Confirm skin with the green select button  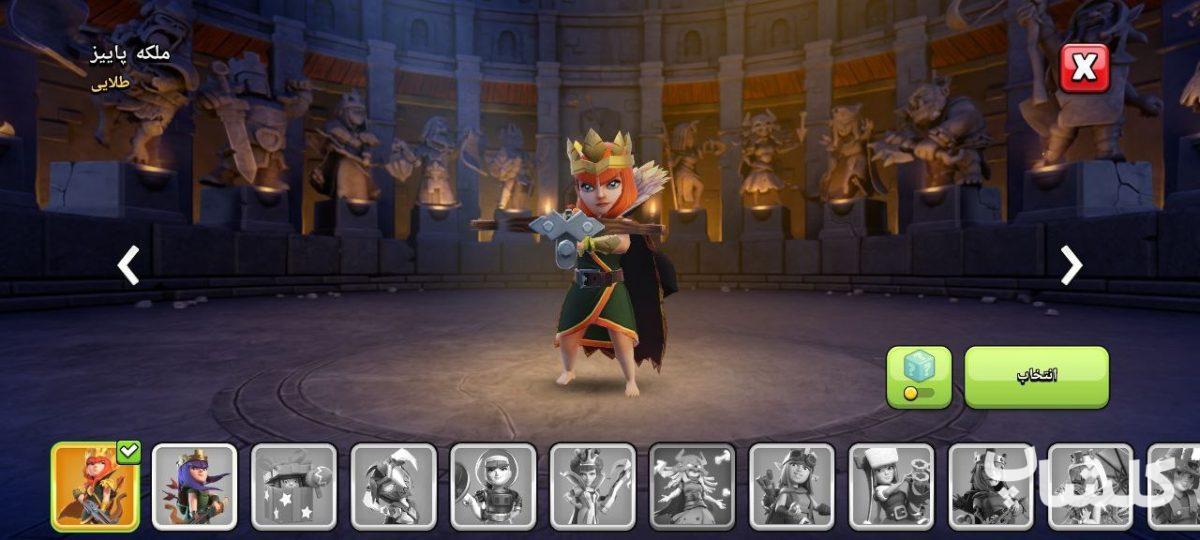coord(1036,377)
